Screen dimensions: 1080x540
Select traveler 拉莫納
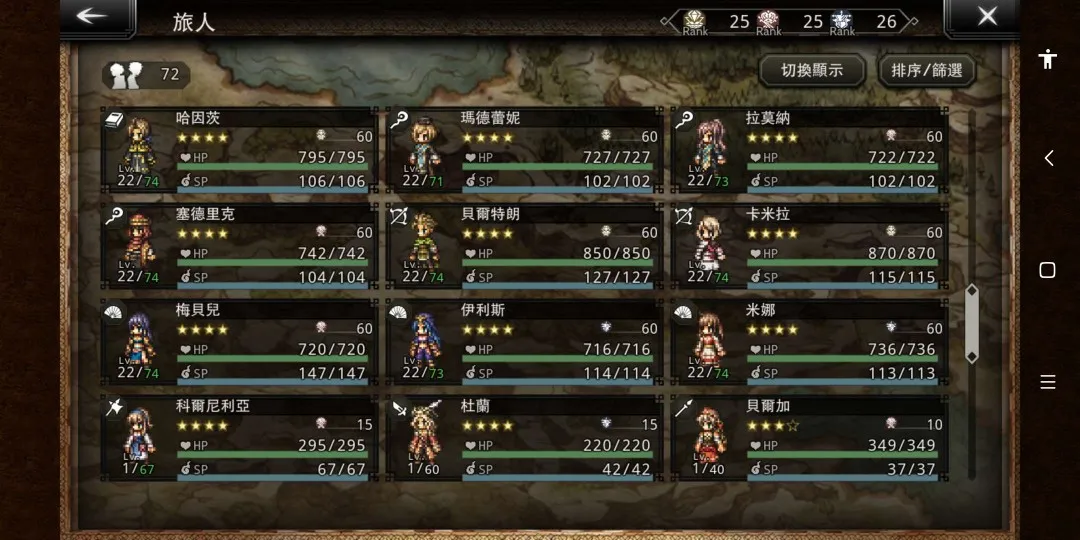(809, 150)
